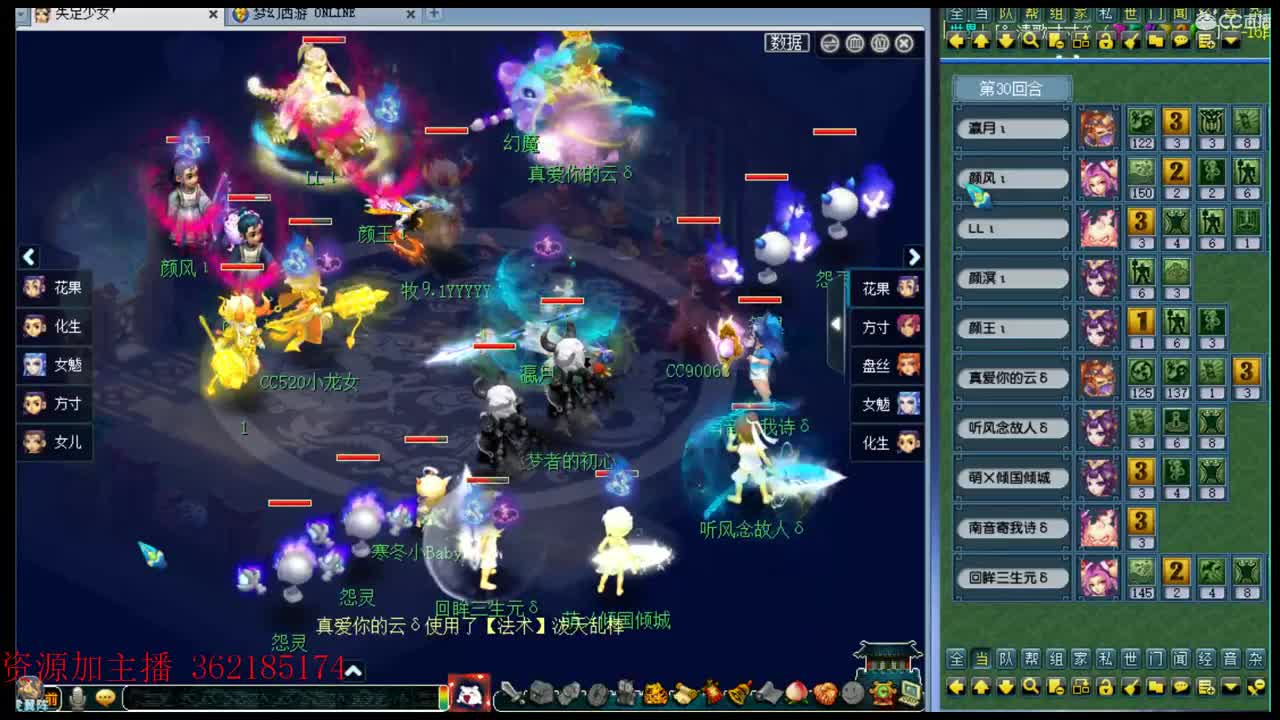This screenshot has height=720, width=1280.
Task: Click the computer screen icon at hotbar end
Action: tap(909, 693)
